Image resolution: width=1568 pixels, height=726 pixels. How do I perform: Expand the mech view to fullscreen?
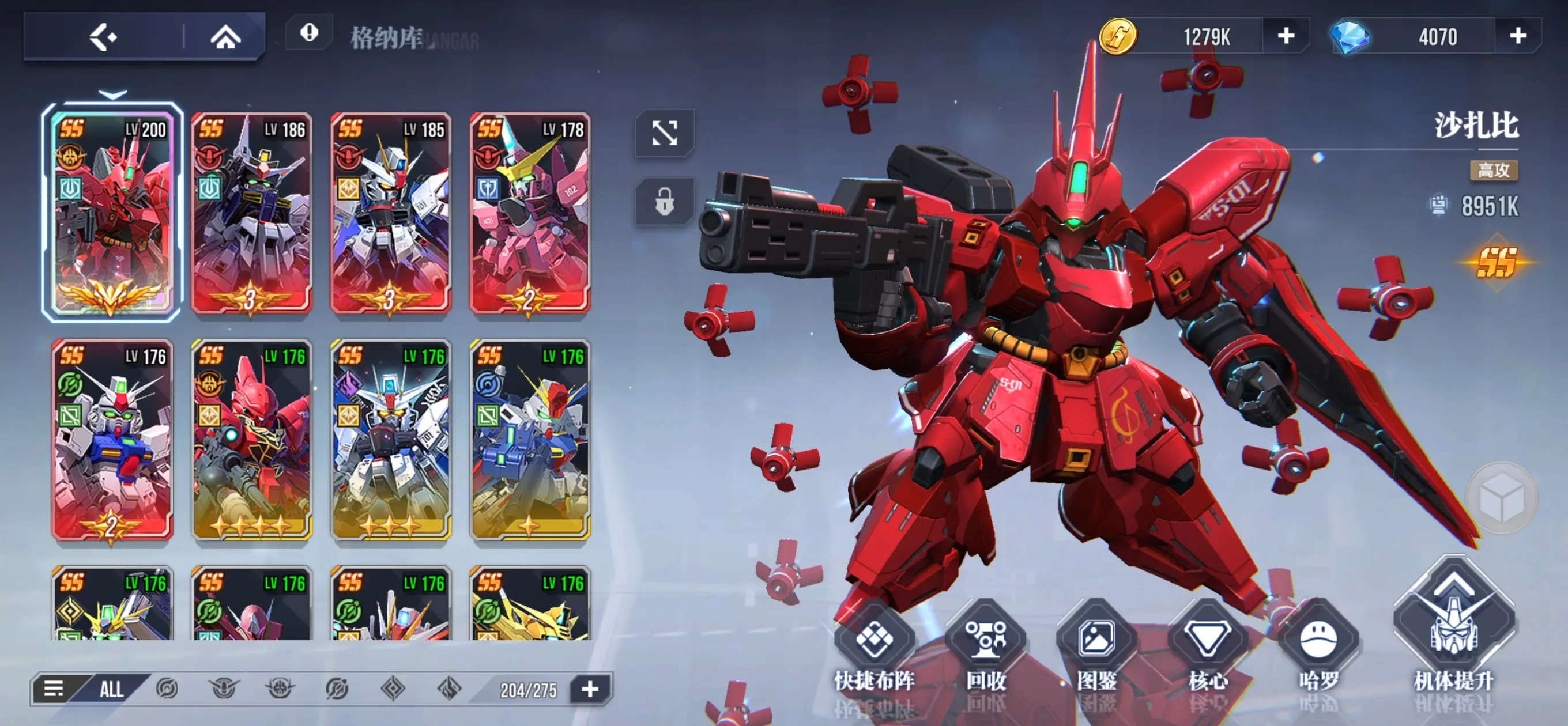[664, 133]
